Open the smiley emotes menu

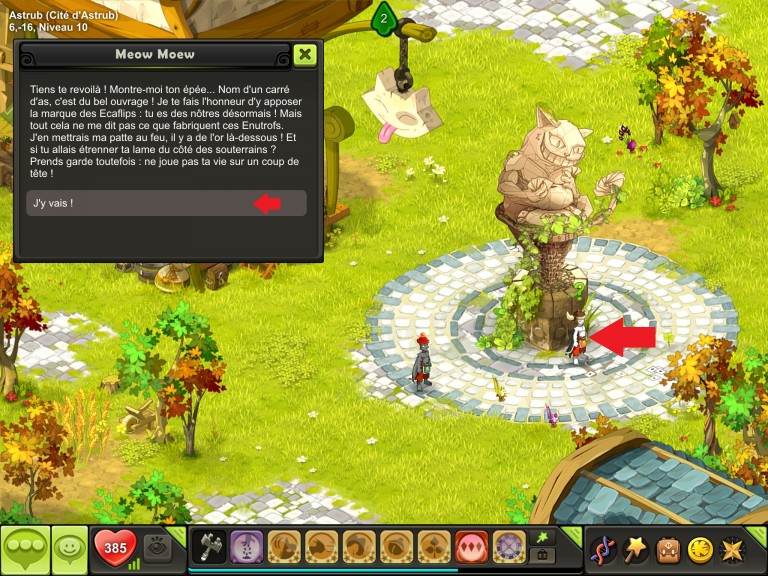coord(69,549)
